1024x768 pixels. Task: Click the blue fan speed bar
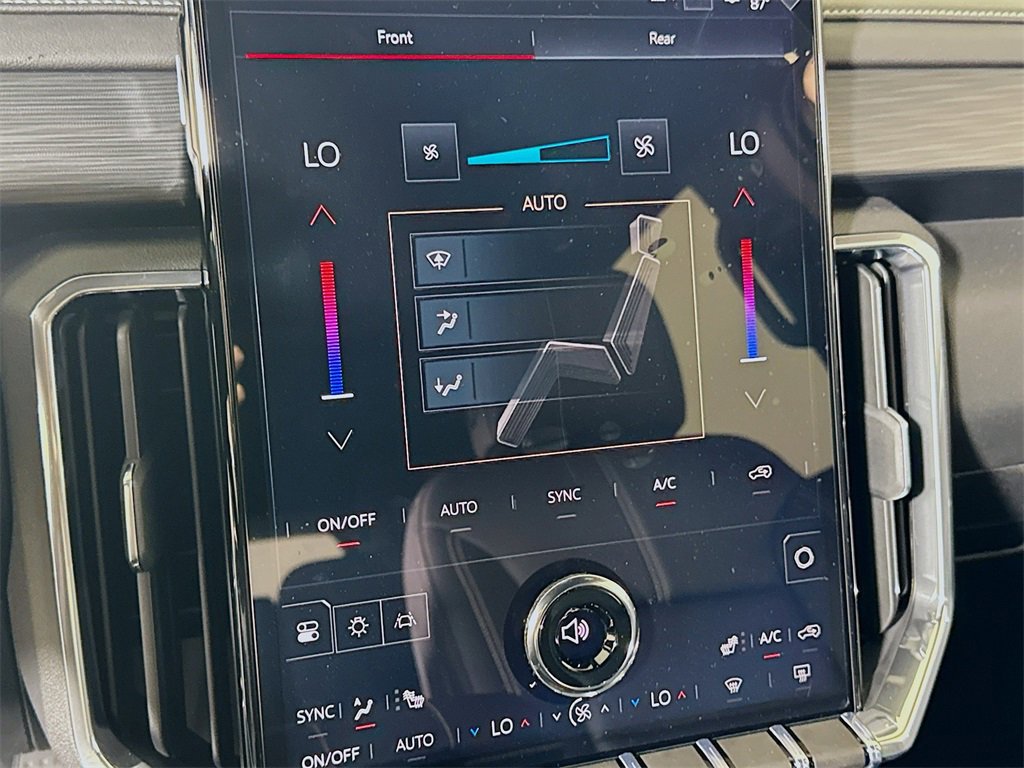click(538, 151)
